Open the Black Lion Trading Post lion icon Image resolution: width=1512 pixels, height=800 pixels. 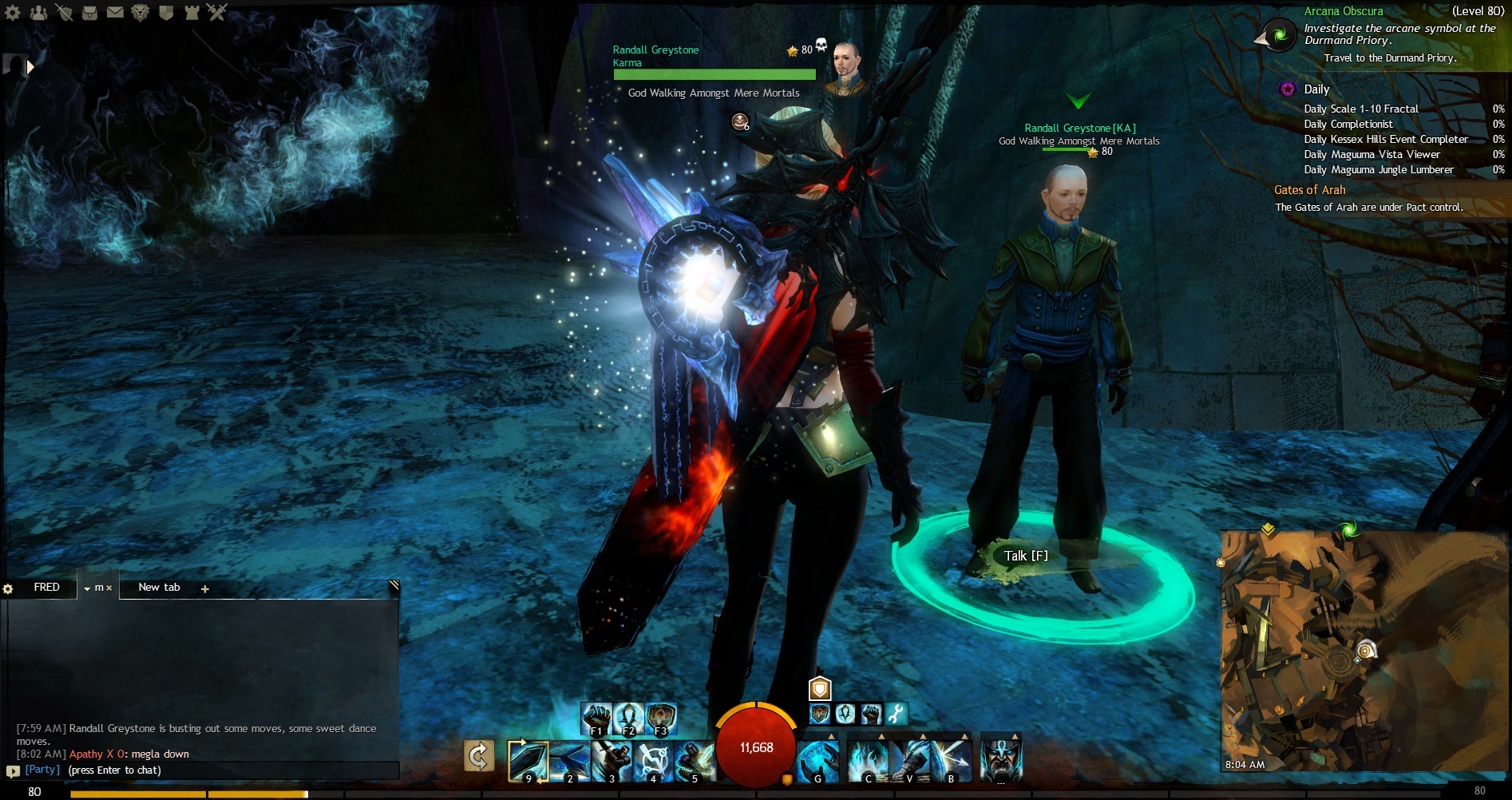pos(141,12)
